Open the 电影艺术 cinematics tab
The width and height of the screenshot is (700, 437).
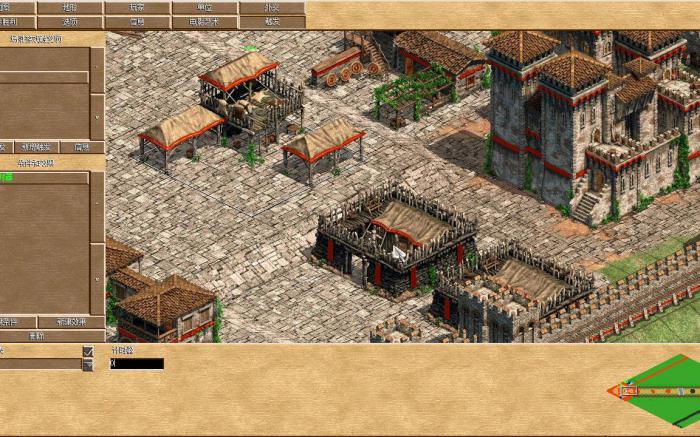pyautogui.click(x=204, y=21)
